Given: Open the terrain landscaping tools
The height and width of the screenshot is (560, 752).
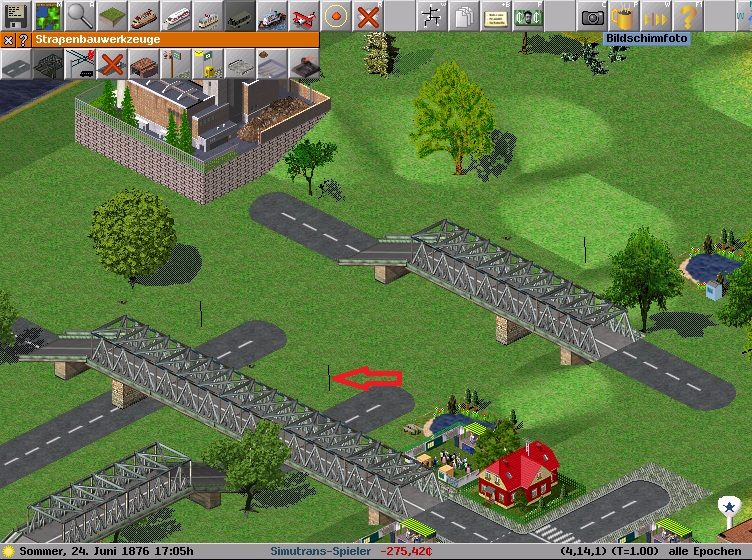Looking at the screenshot, I should coord(111,15).
